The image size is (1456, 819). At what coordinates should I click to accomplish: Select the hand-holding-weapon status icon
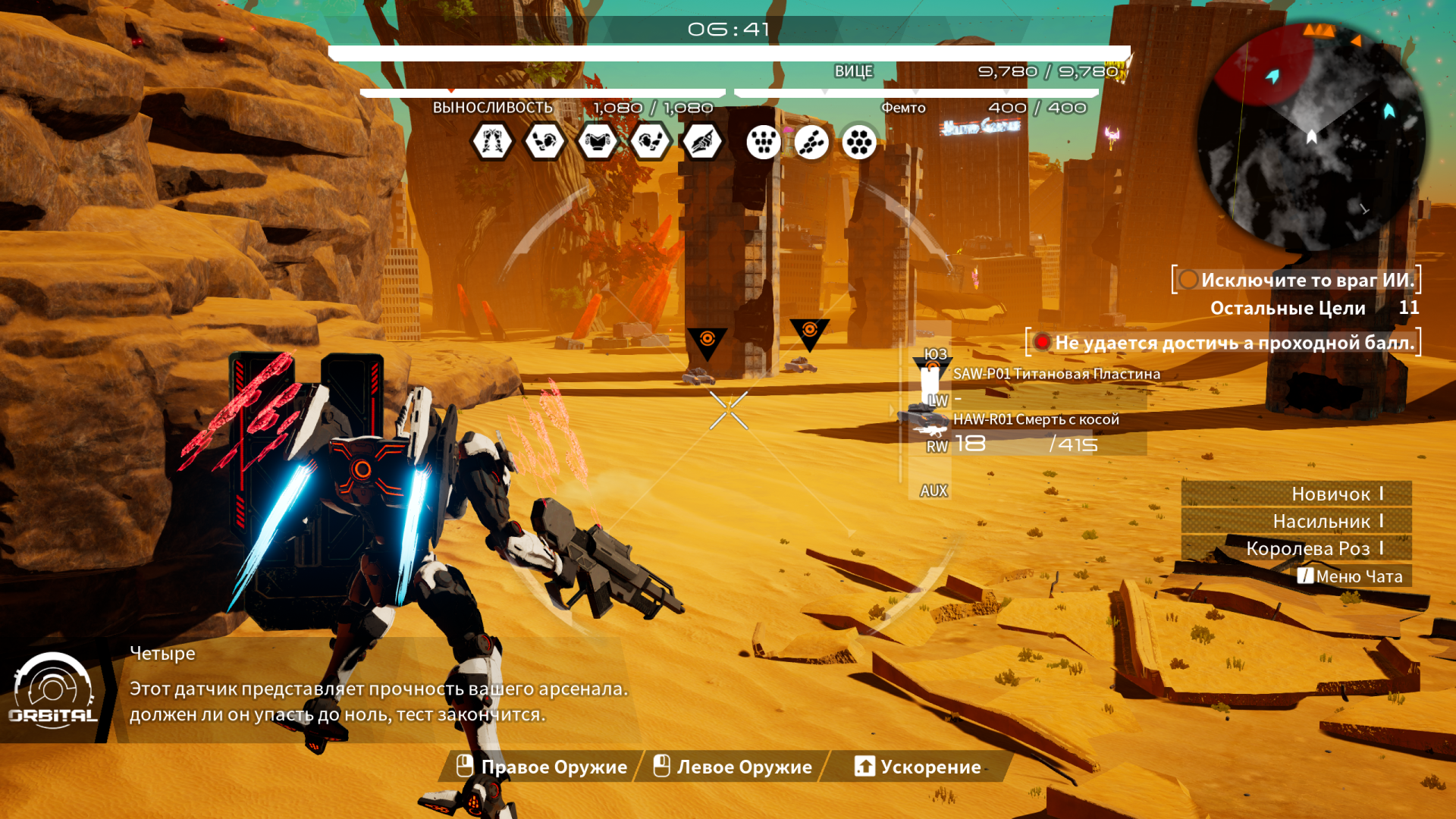click(702, 142)
